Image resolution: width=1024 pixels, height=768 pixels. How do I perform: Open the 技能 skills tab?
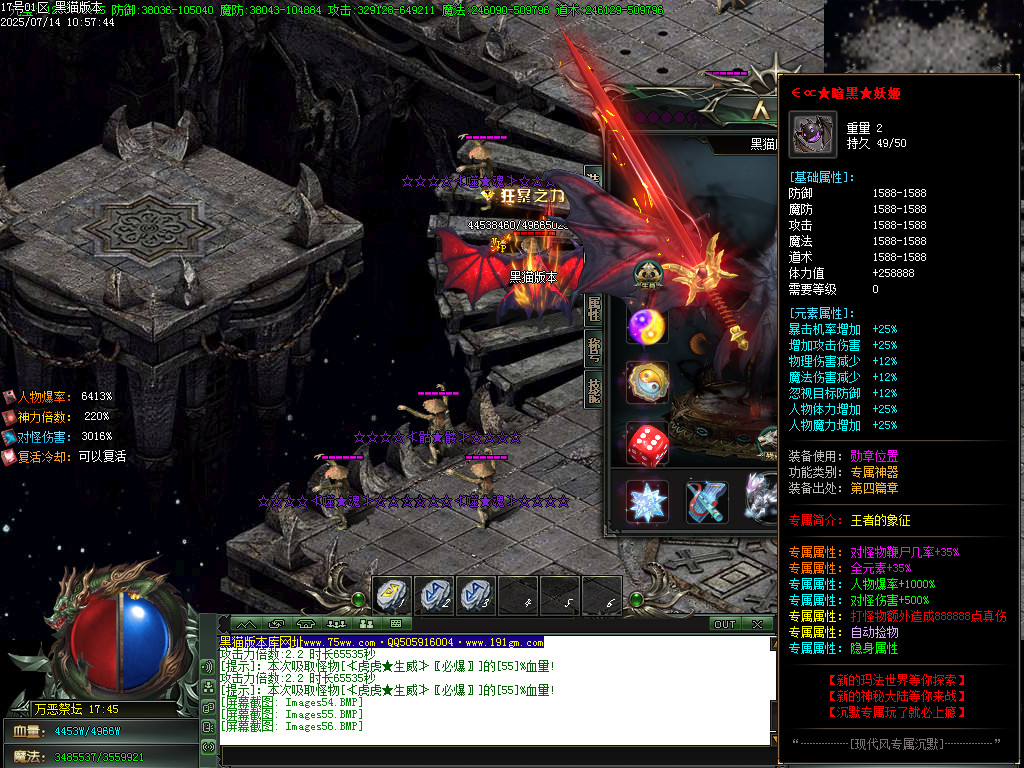593,390
